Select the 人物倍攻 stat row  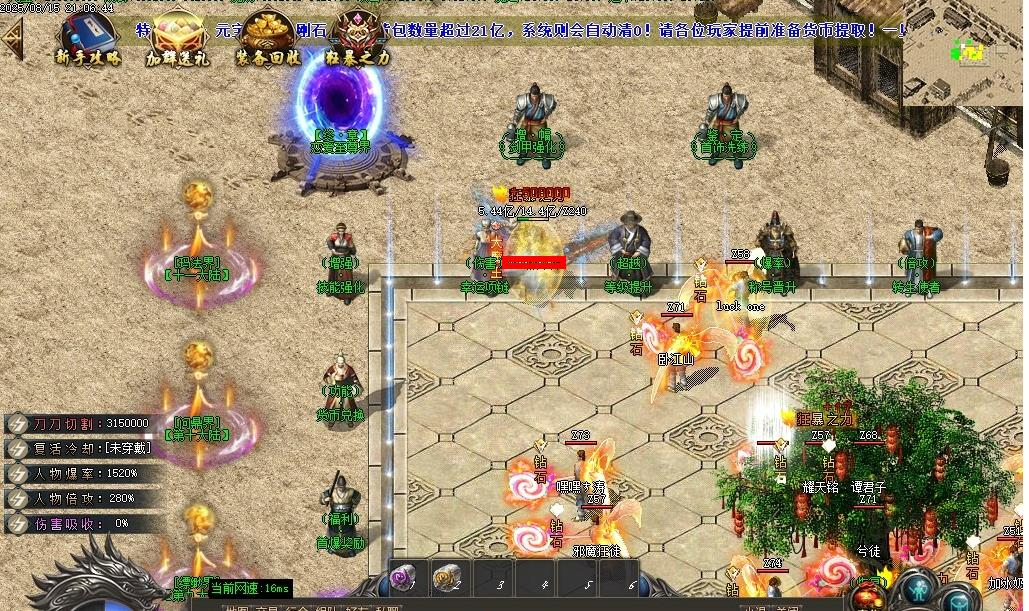80,498
